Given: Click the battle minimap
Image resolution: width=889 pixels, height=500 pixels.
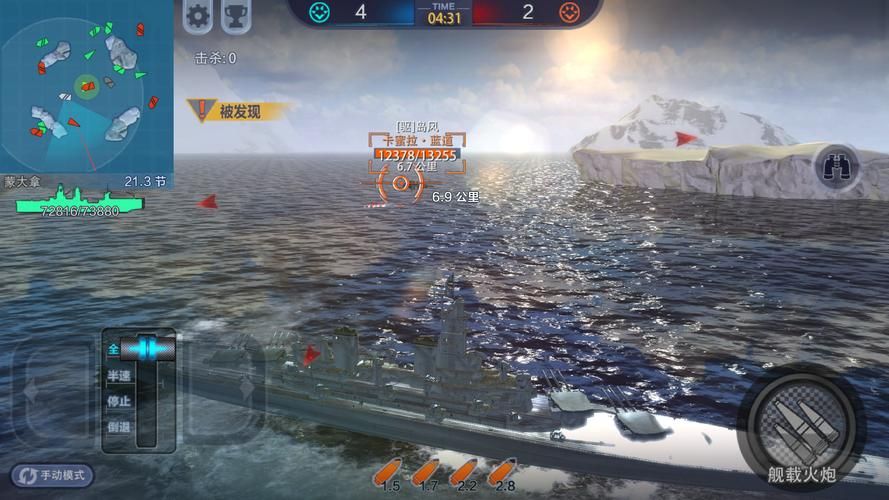Looking at the screenshot, I should tap(86, 86).
